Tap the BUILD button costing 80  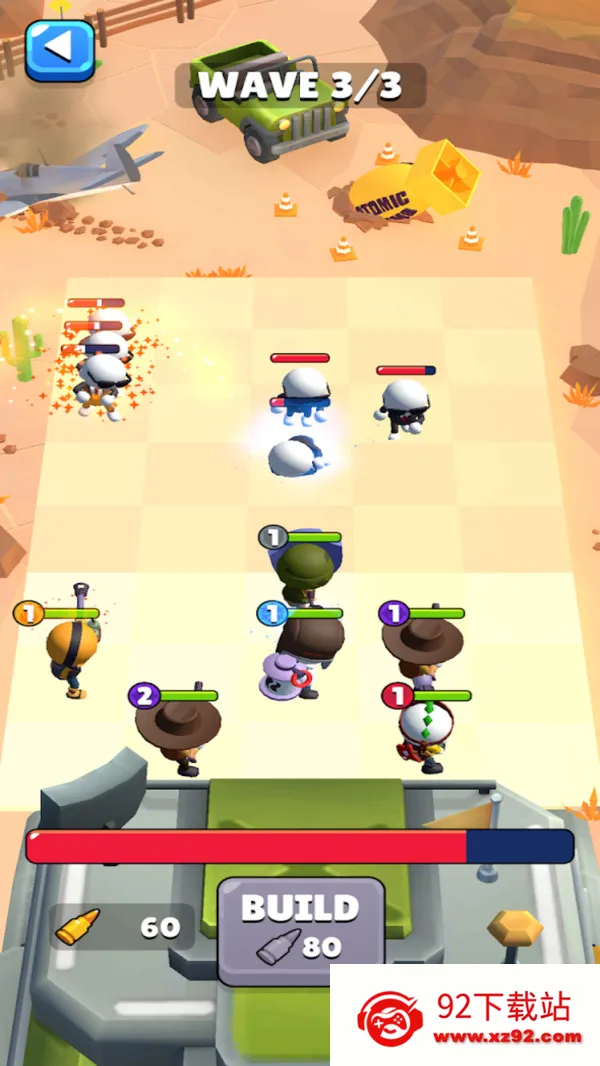pyautogui.click(x=300, y=925)
